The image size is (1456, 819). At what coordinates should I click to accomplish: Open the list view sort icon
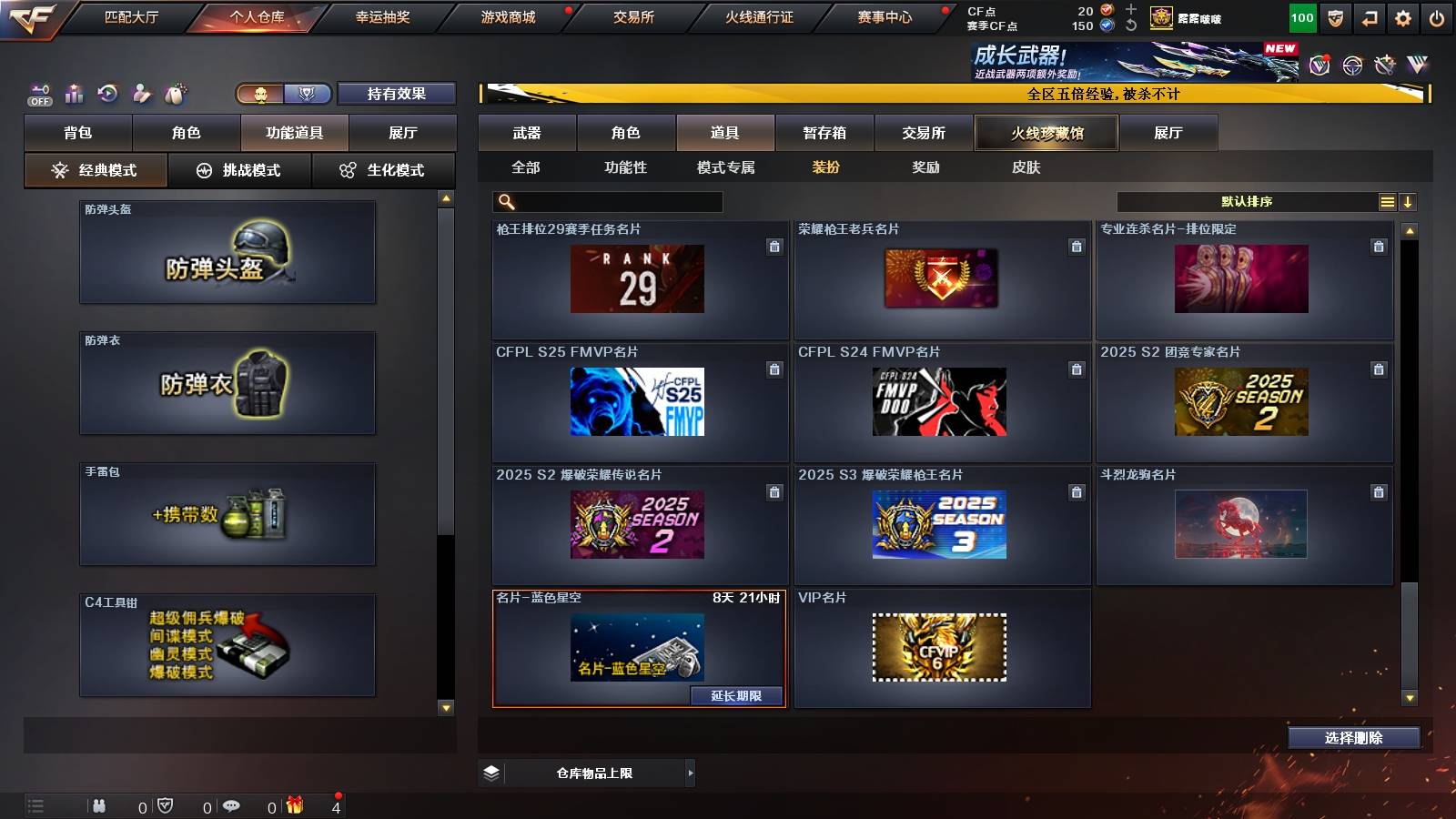(1386, 201)
